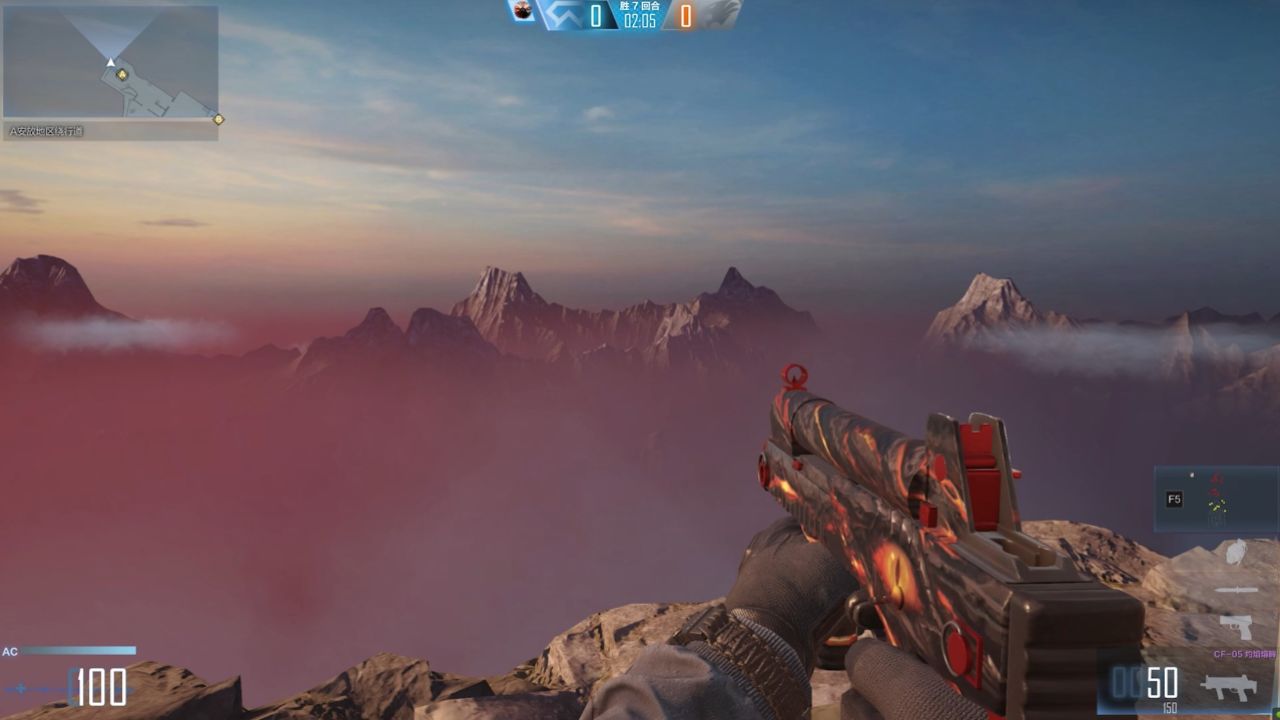Select the grenade weapon slot

(1235, 552)
